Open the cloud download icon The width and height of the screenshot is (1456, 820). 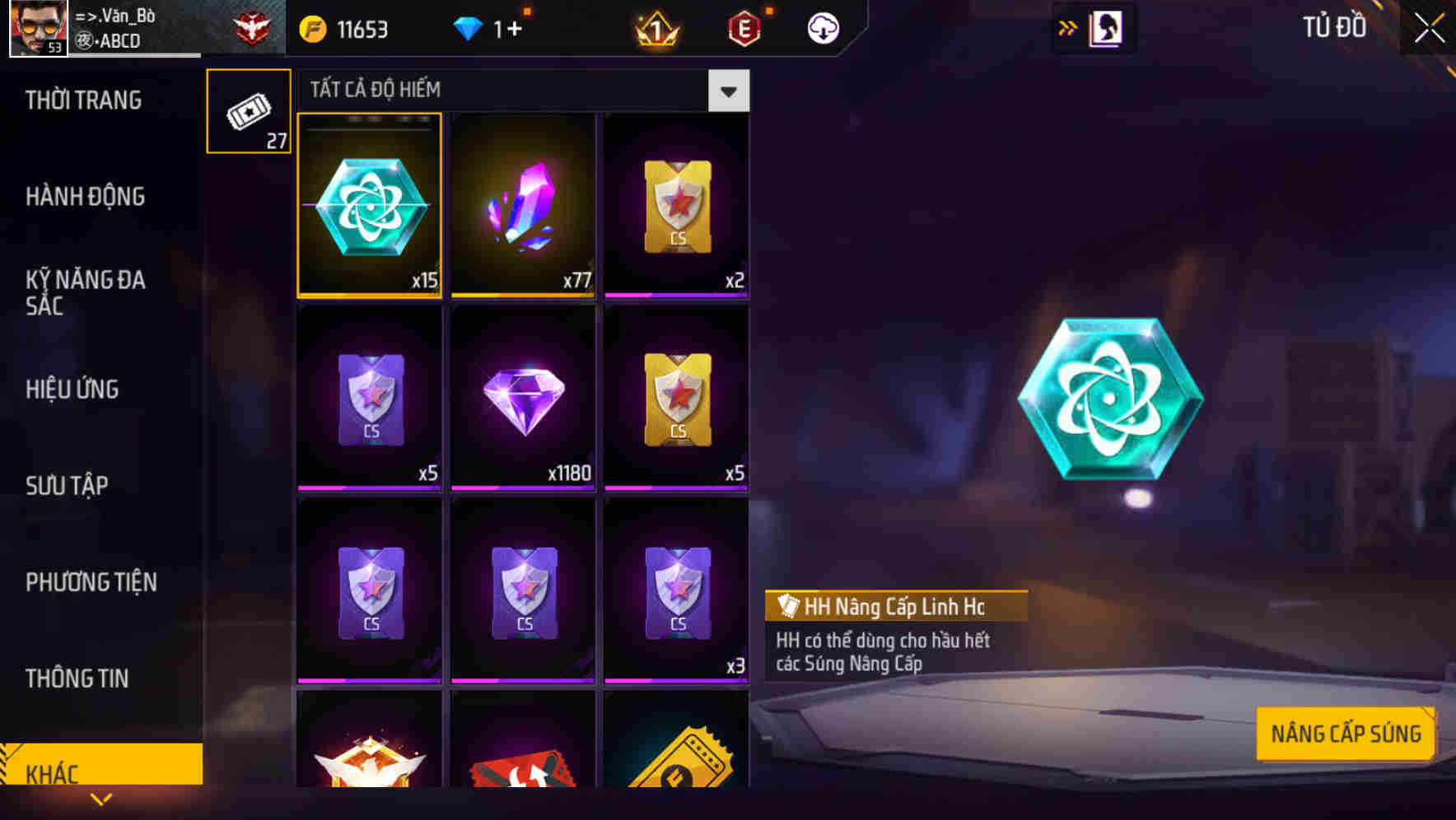822,27
